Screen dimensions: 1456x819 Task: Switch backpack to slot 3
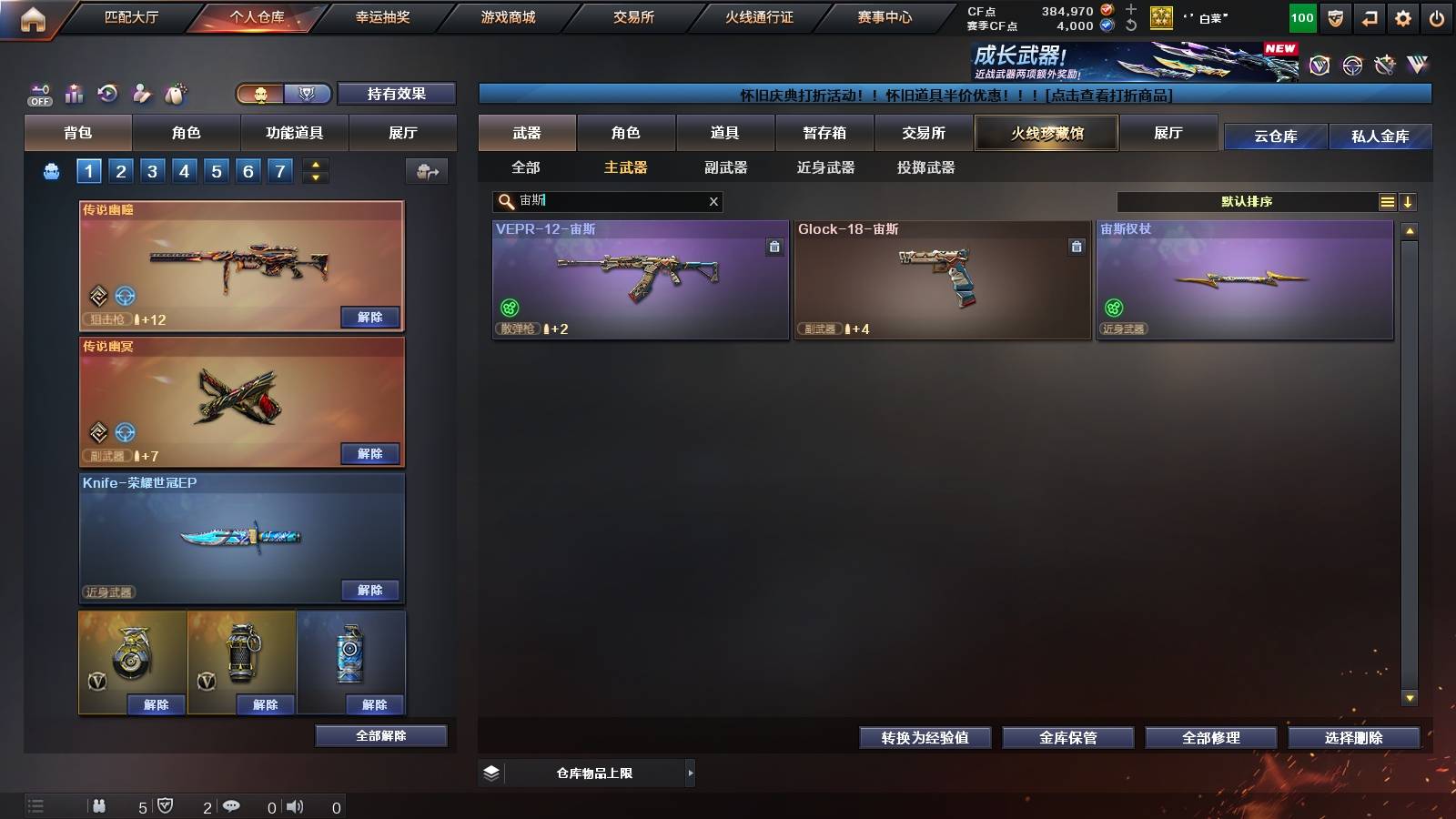click(150, 170)
